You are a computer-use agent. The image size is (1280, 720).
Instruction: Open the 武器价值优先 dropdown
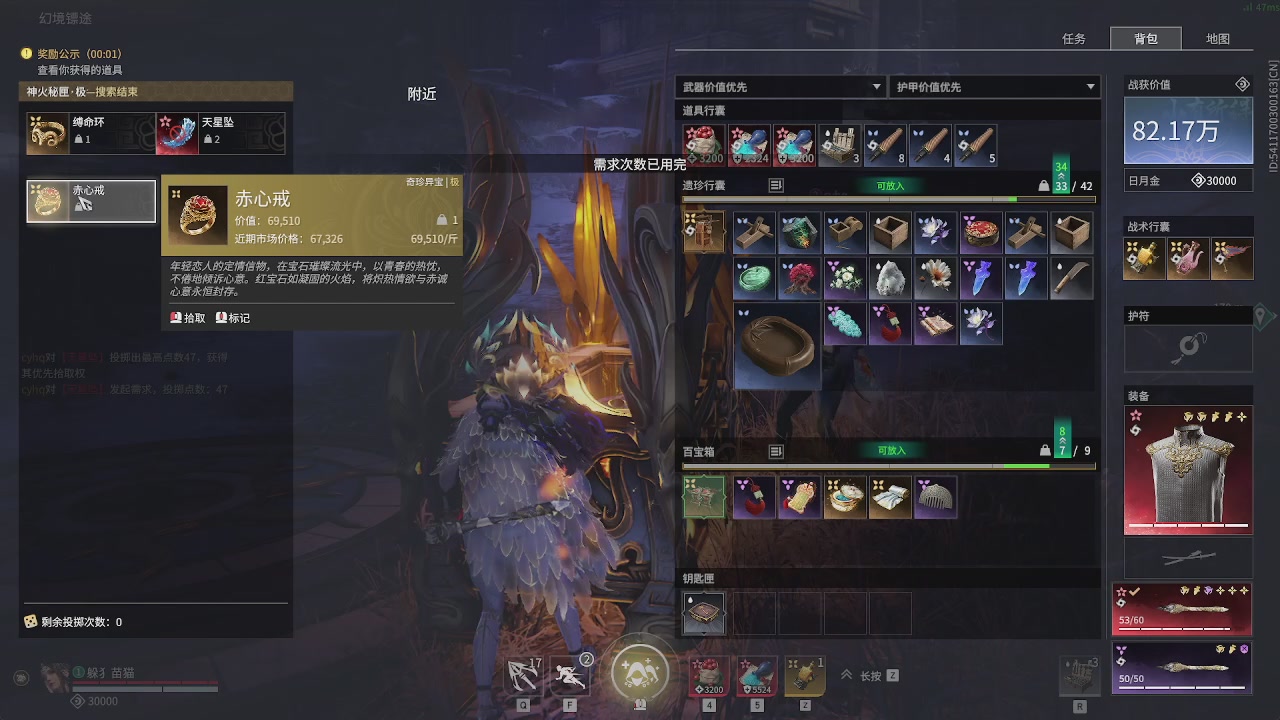click(780, 87)
